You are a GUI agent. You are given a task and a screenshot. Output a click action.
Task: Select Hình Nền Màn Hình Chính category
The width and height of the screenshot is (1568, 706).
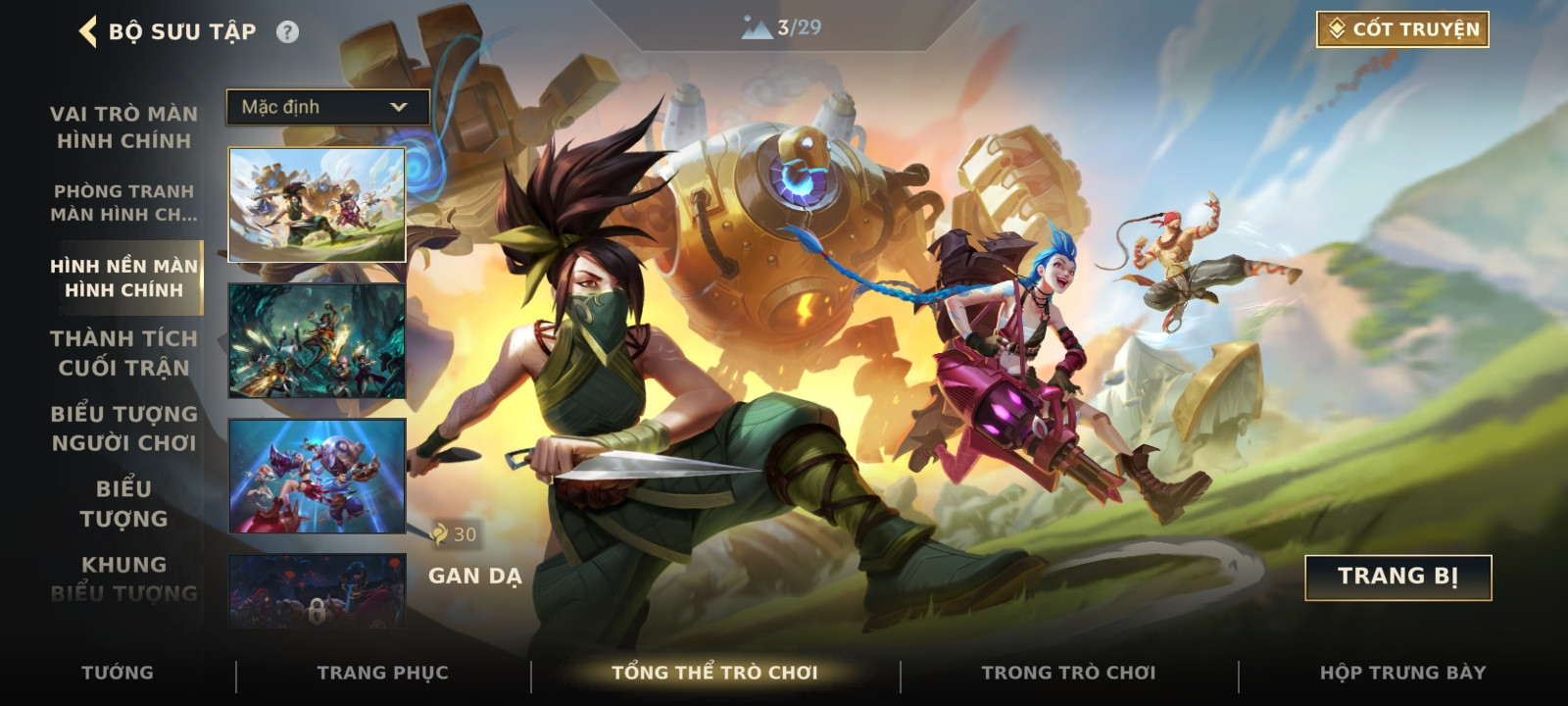[x=123, y=277]
